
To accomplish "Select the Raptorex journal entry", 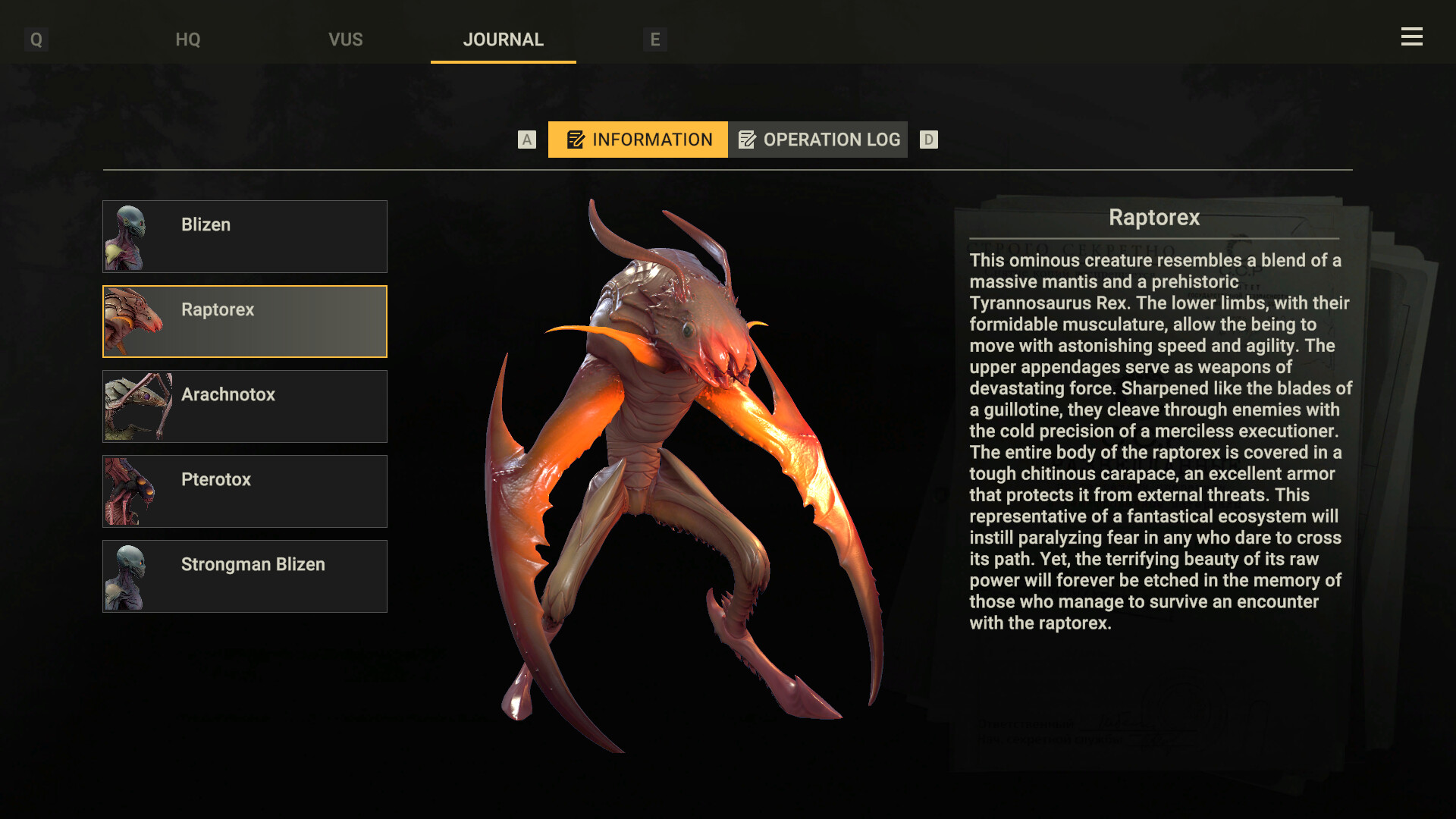I will (x=244, y=321).
